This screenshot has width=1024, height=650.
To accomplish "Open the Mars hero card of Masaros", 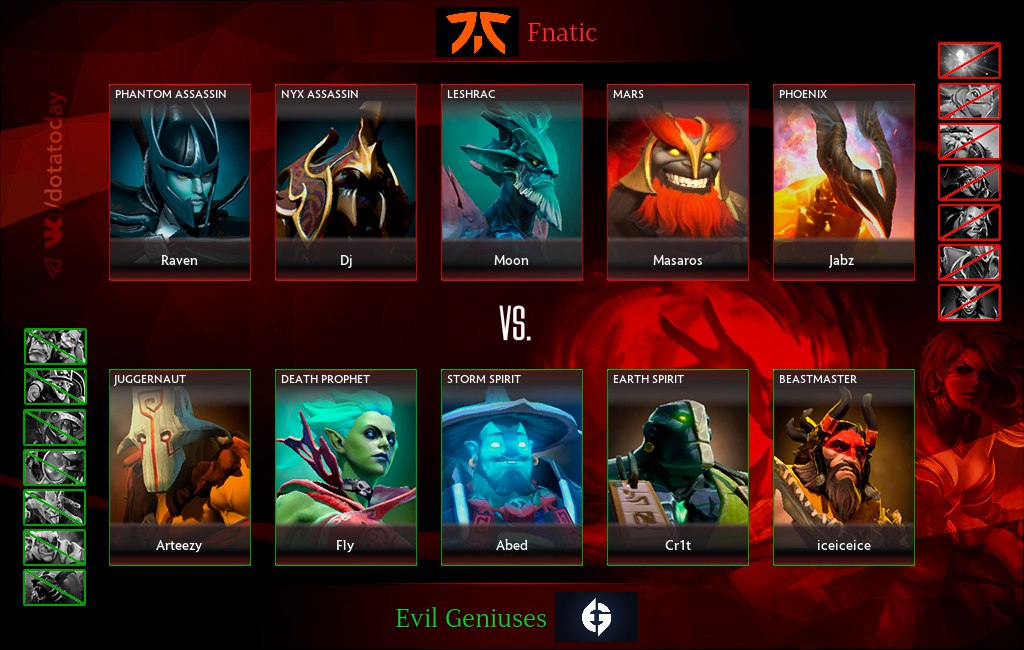I will click(x=678, y=182).
